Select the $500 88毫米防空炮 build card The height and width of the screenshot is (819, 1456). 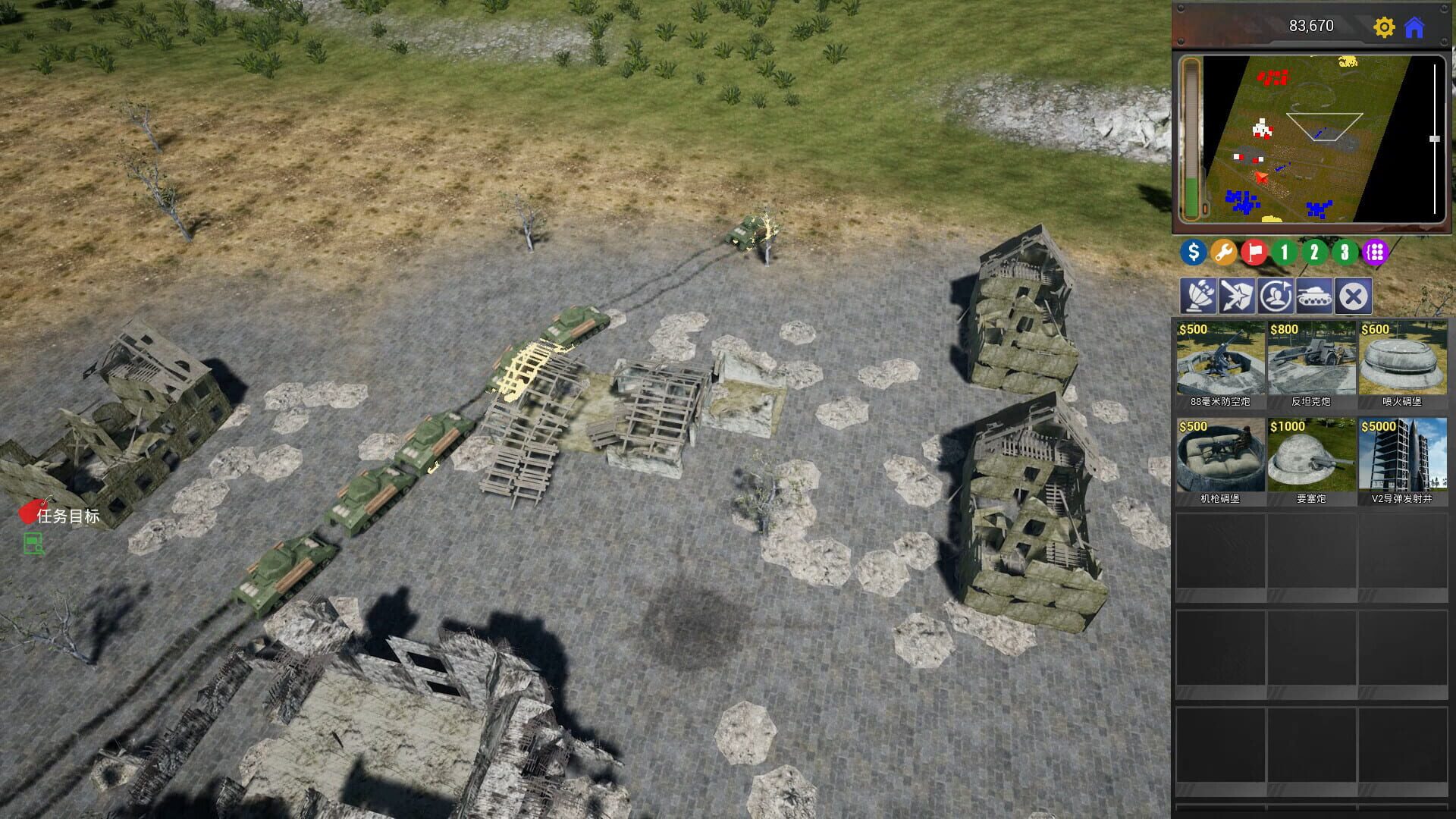click(x=1220, y=364)
